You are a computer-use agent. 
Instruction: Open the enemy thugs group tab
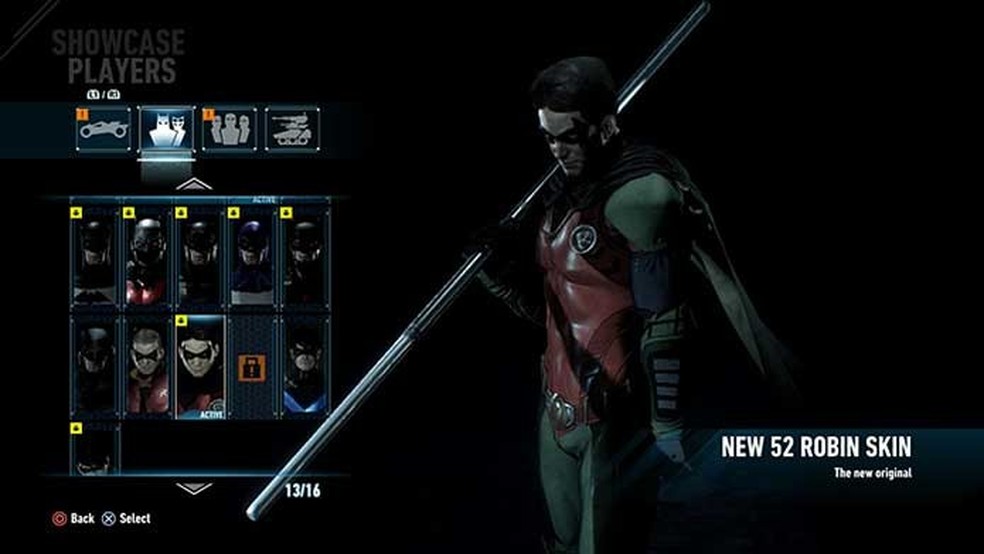pos(229,129)
